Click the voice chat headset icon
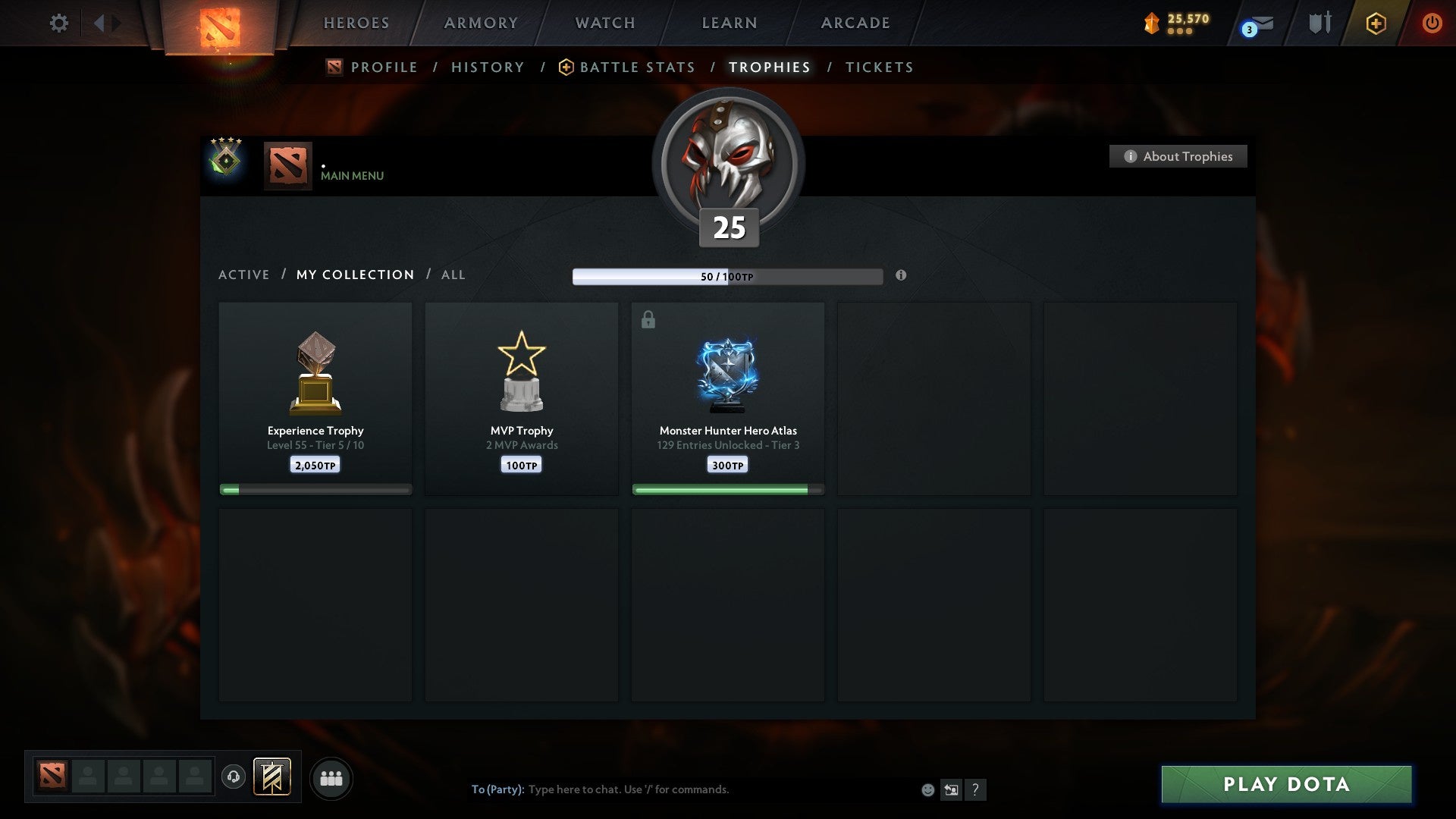Screen dimensions: 1456x819 [233, 777]
